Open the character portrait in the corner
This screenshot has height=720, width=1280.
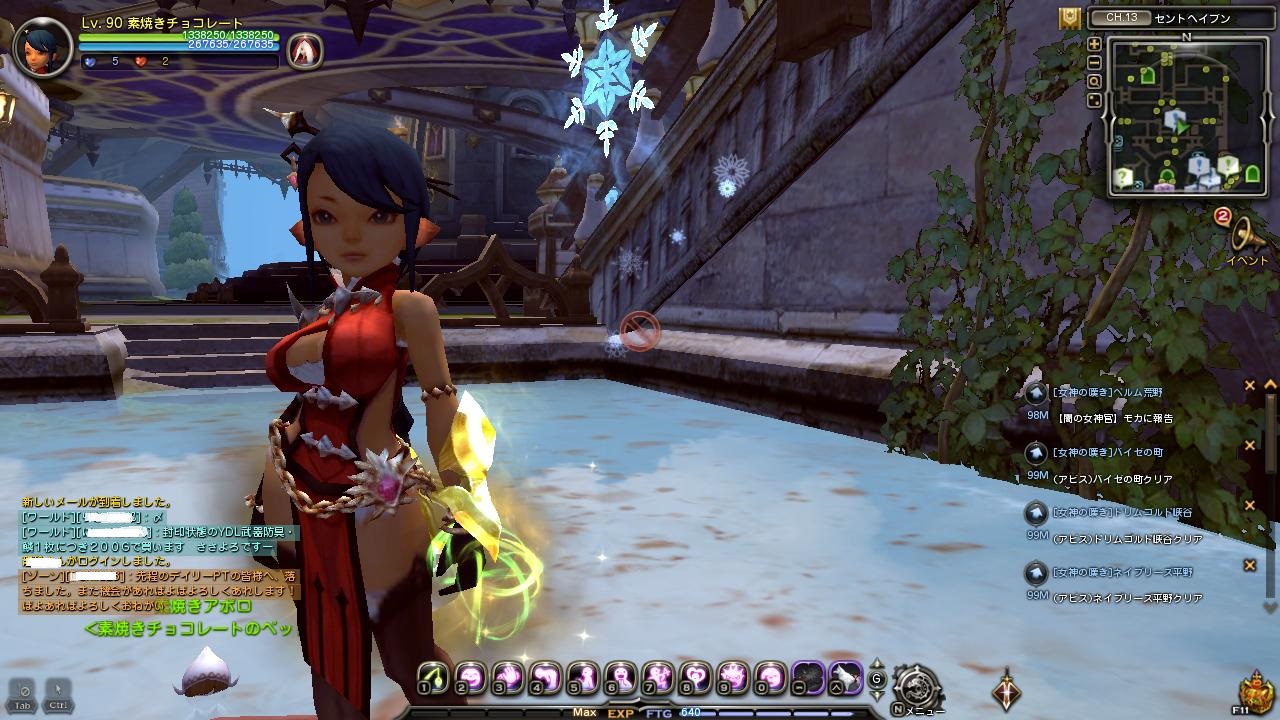[x=43, y=47]
